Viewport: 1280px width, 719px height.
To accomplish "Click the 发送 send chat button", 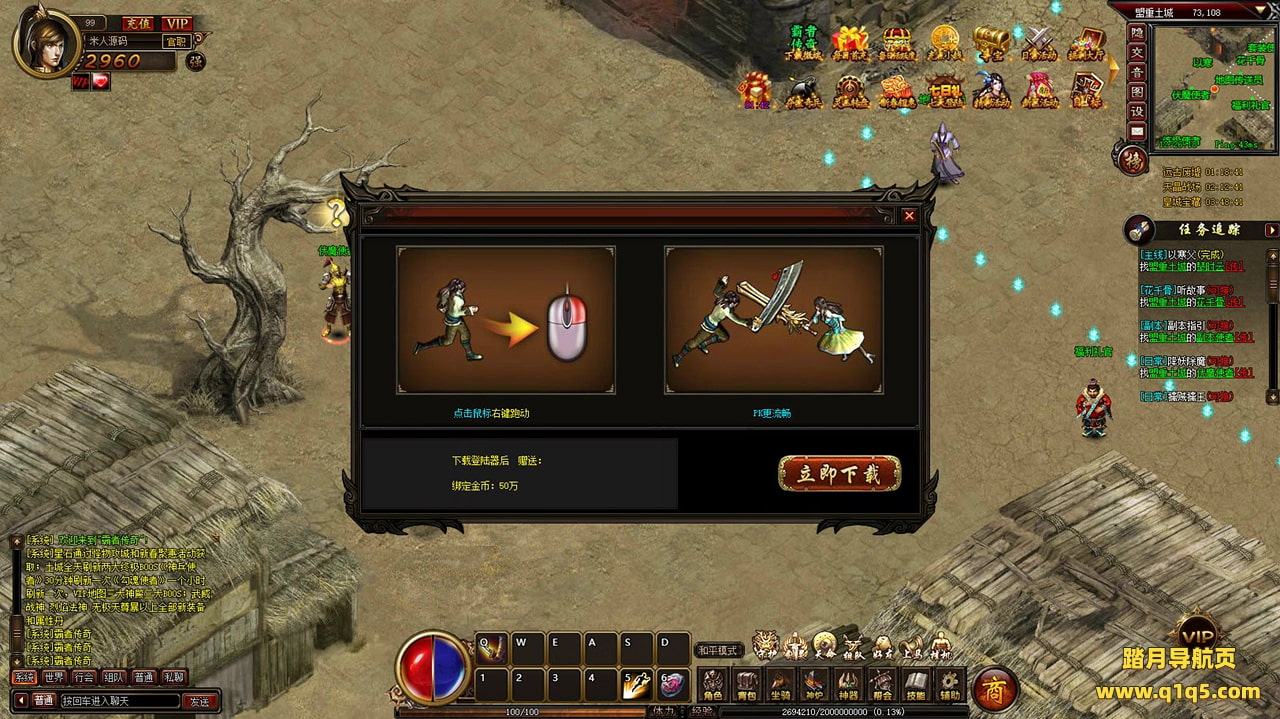I will pyautogui.click(x=200, y=701).
